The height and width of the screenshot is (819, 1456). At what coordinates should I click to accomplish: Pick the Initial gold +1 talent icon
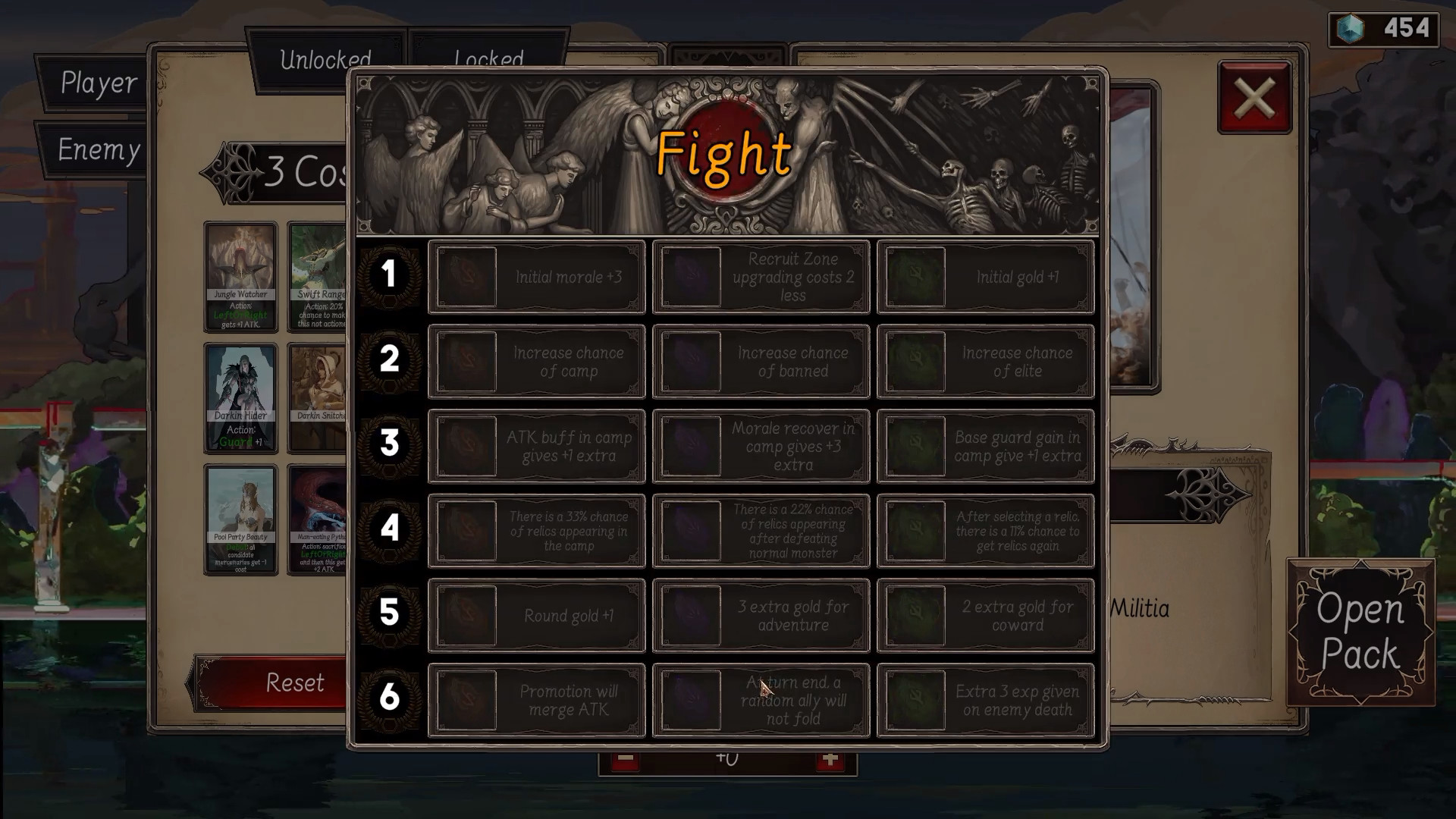click(914, 276)
